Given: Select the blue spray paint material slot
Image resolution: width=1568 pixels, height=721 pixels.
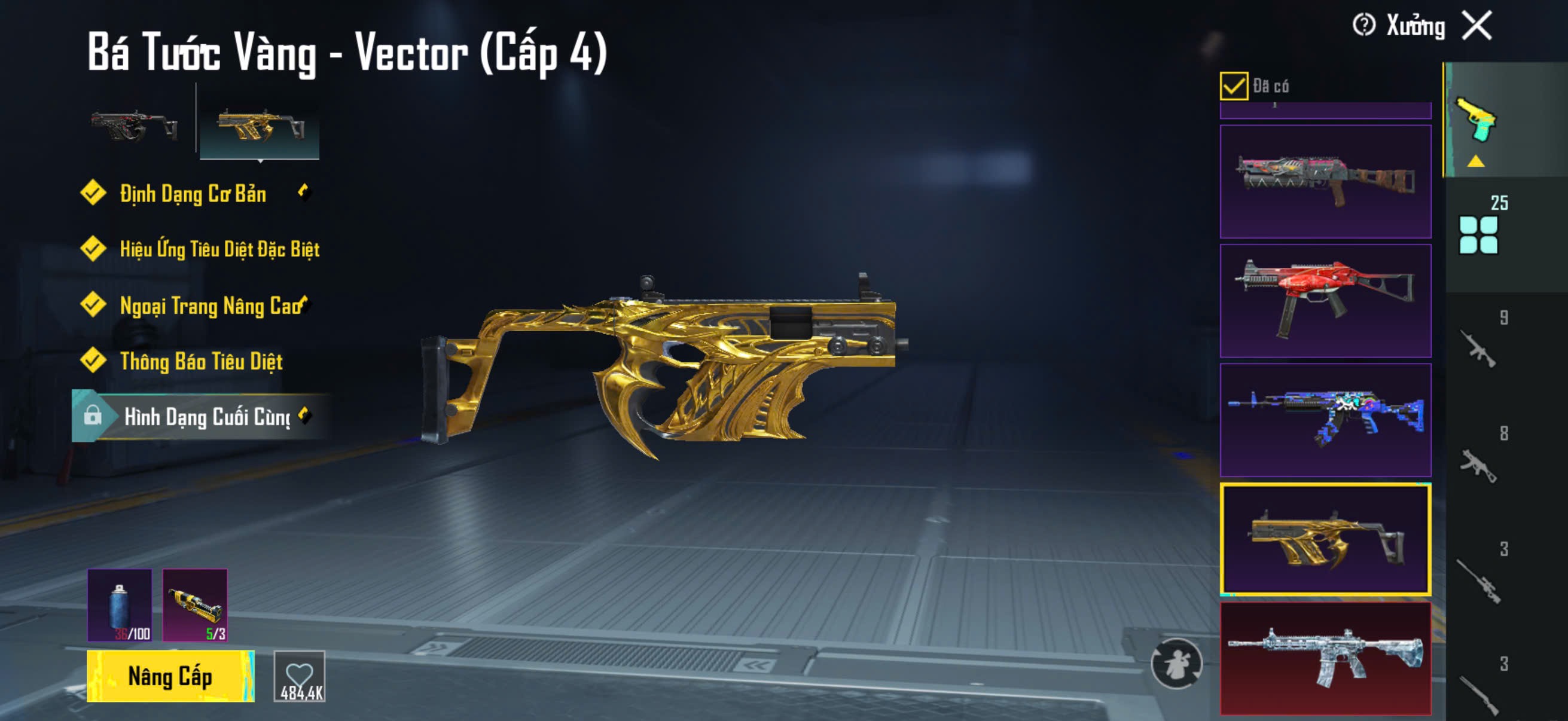Looking at the screenshot, I should (120, 605).
